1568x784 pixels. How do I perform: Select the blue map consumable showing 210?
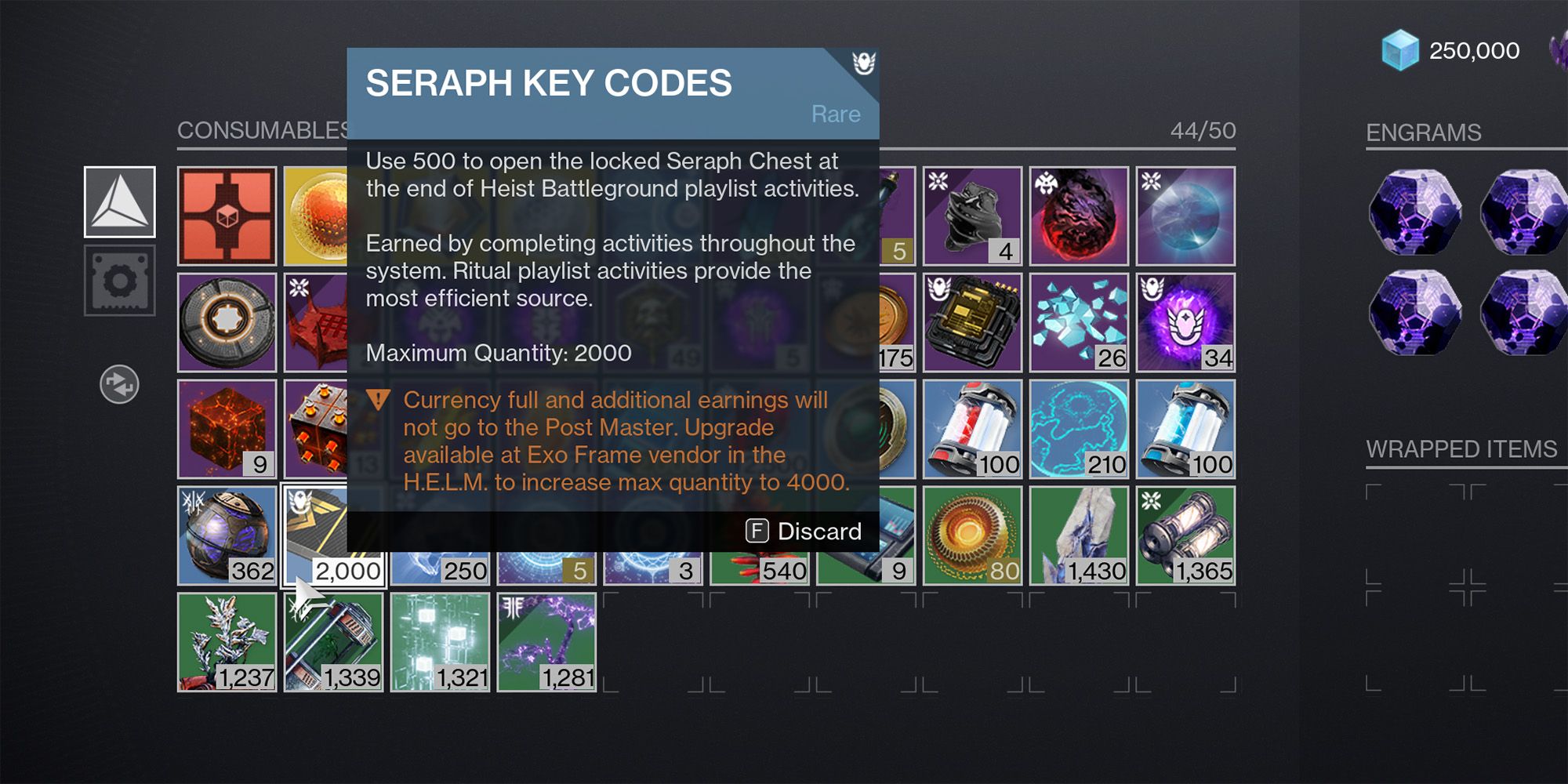tap(1080, 430)
